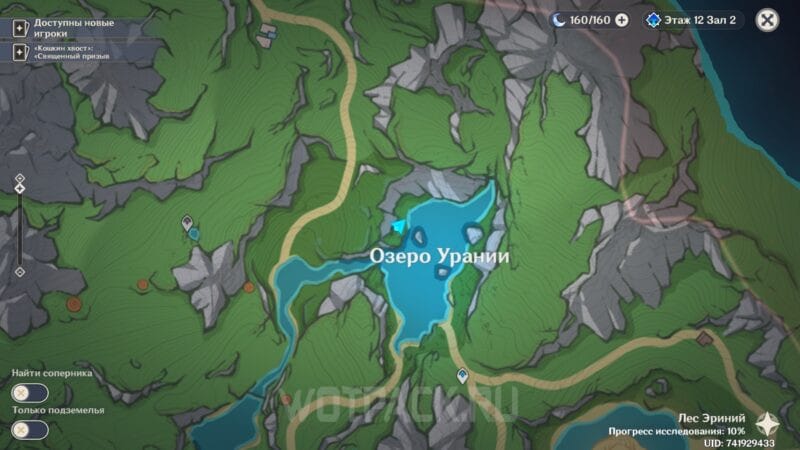The image size is (800, 450).
Task: Close the map with the X button
Action: 767,19
